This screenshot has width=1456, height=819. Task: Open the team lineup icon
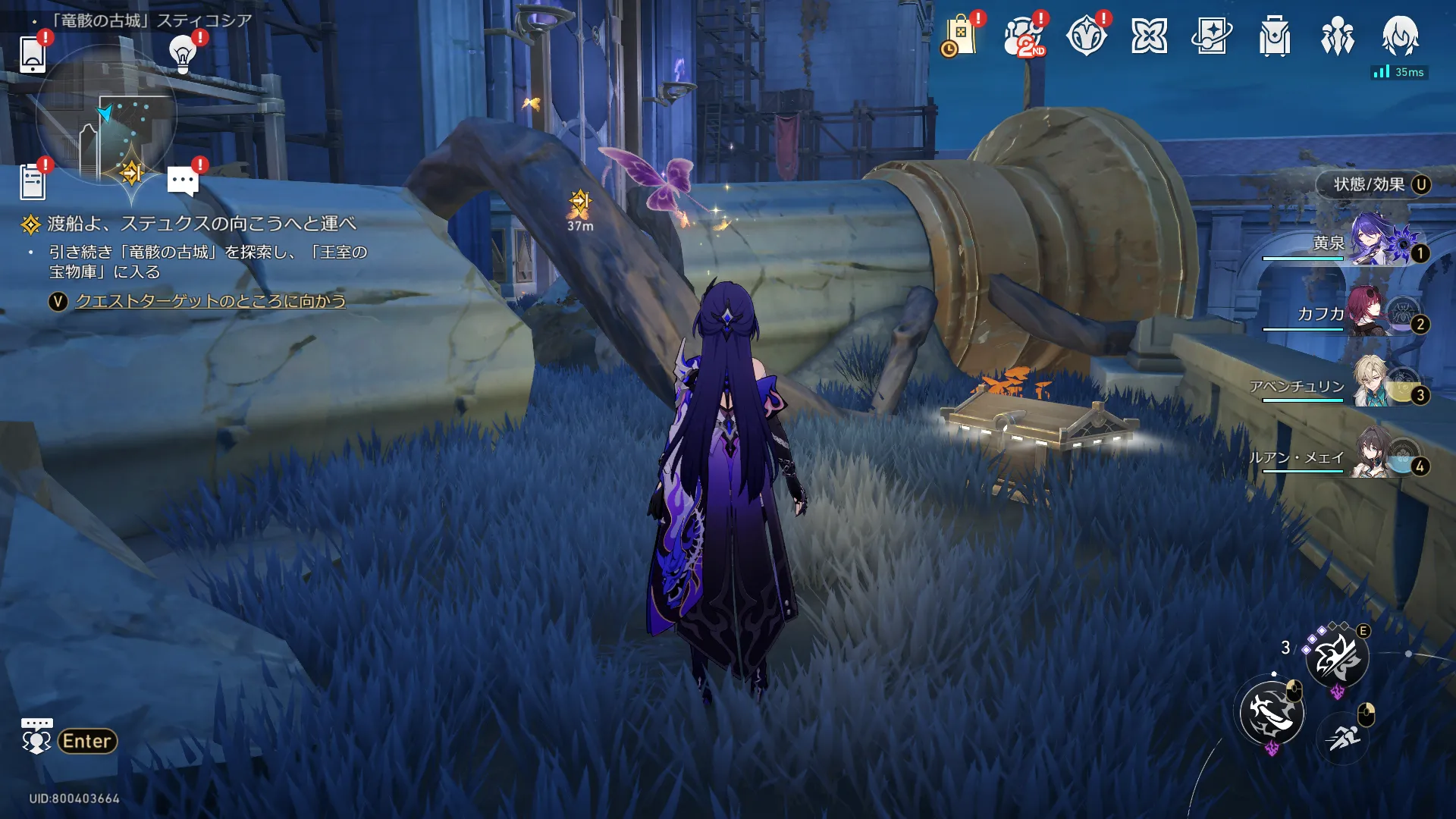click(1338, 36)
